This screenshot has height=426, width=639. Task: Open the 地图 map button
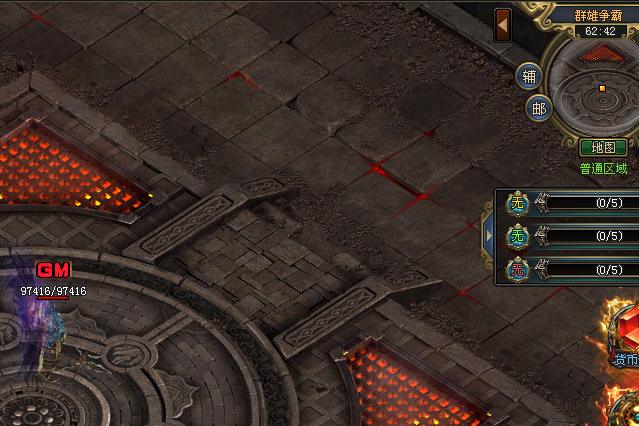[603, 148]
